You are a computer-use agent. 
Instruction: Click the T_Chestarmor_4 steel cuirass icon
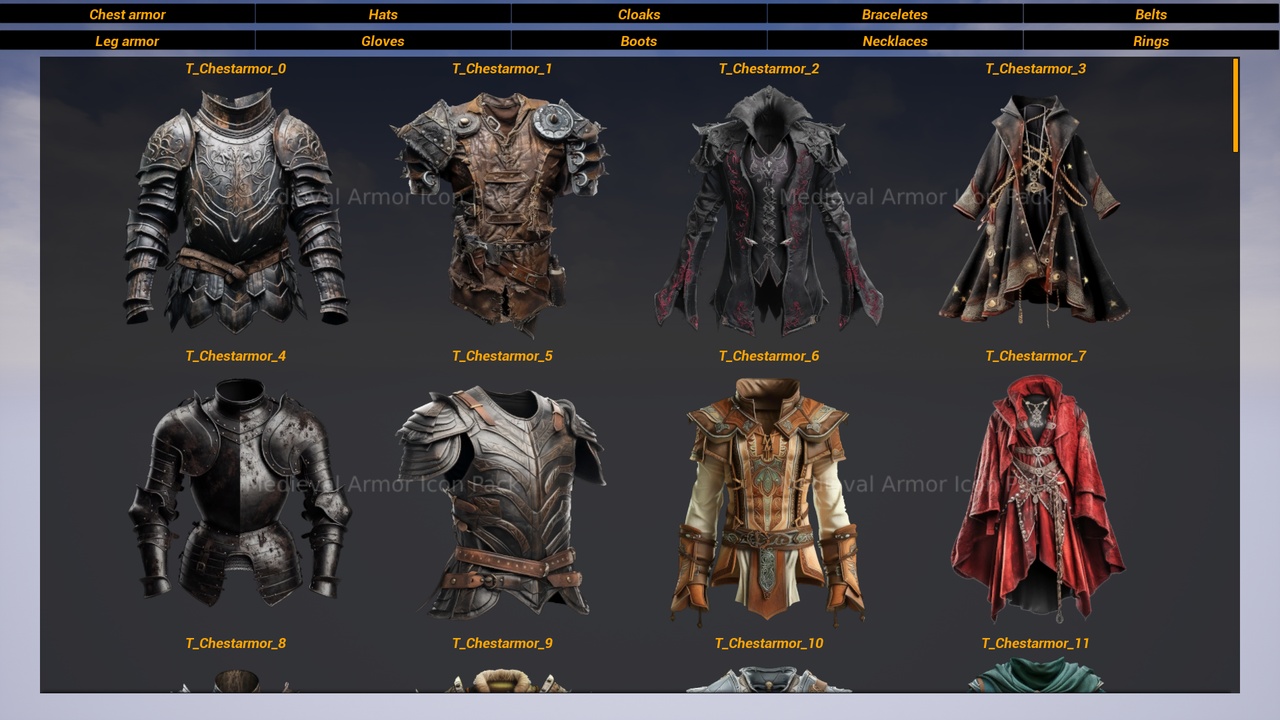[235, 495]
